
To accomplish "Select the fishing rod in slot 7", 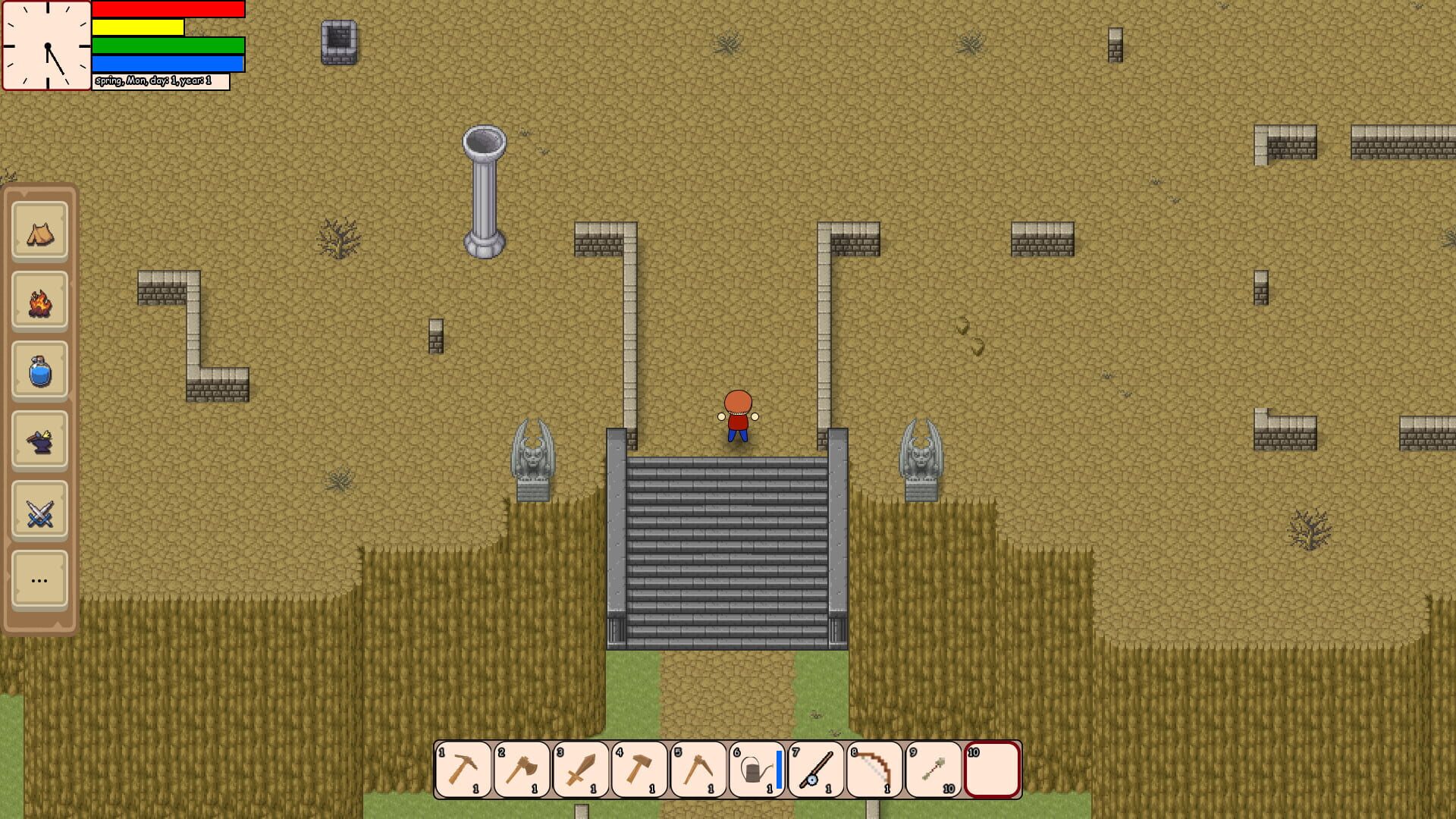I will pos(815,770).
